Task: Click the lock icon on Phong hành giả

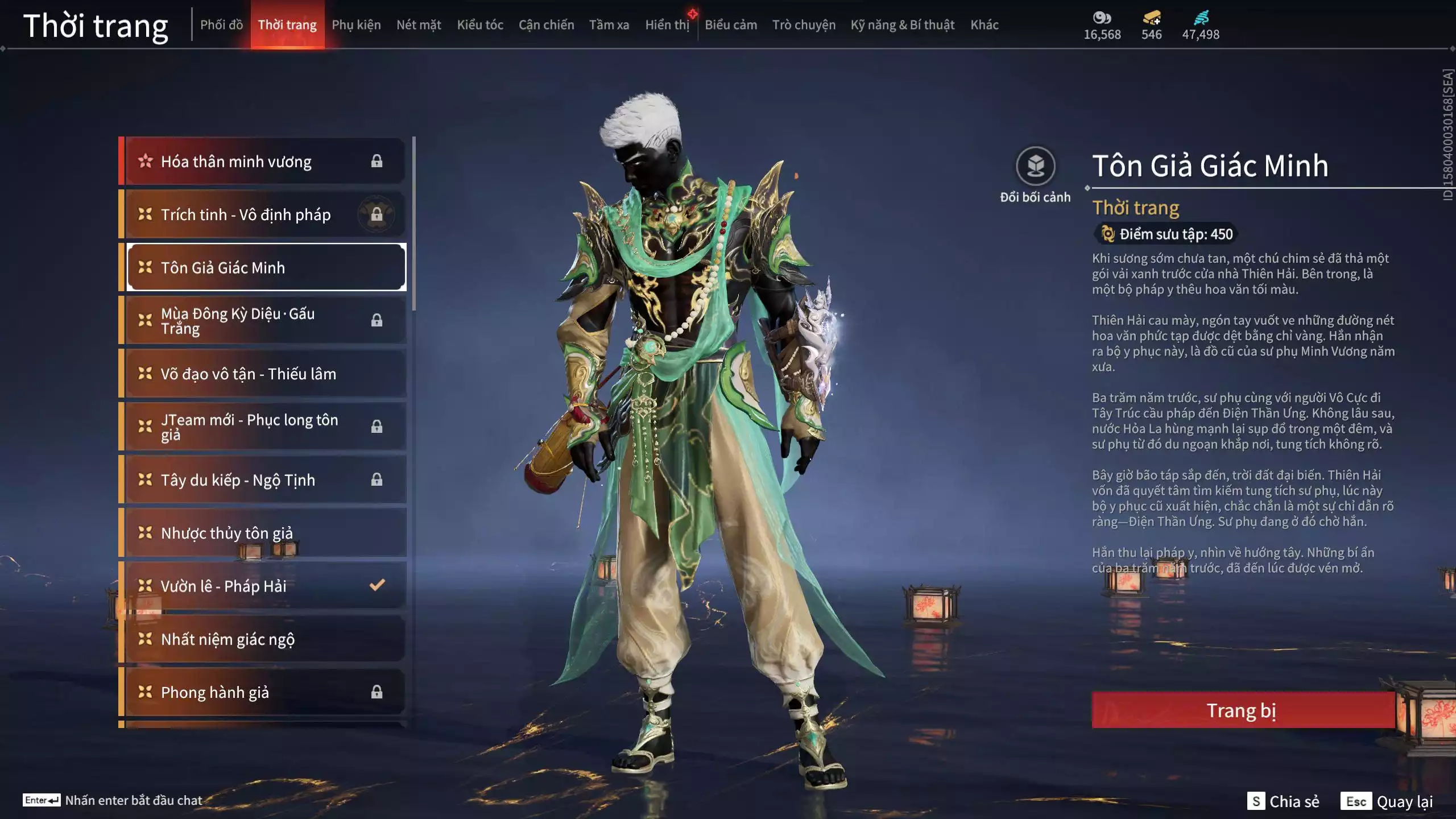Action: [377, 692]
